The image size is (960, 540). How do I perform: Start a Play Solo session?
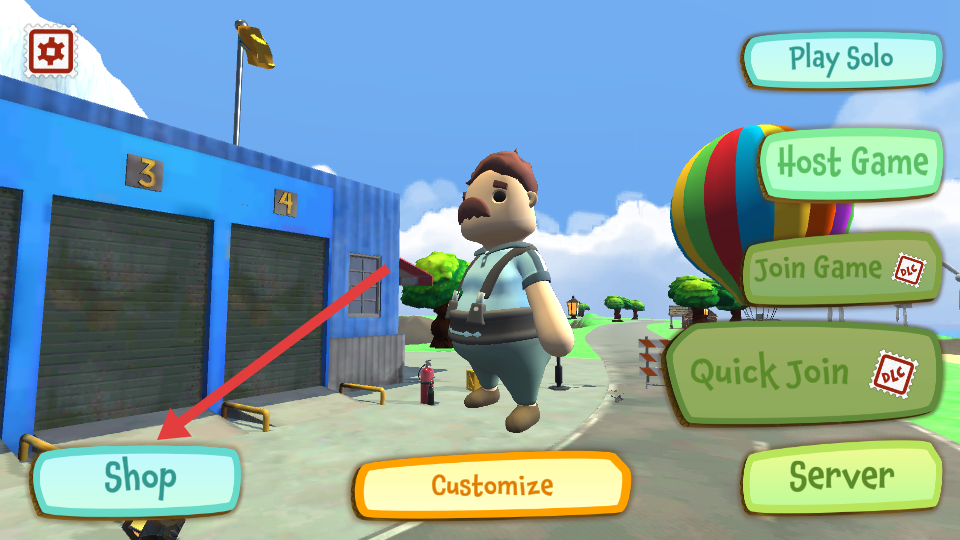tap(841, 58)
